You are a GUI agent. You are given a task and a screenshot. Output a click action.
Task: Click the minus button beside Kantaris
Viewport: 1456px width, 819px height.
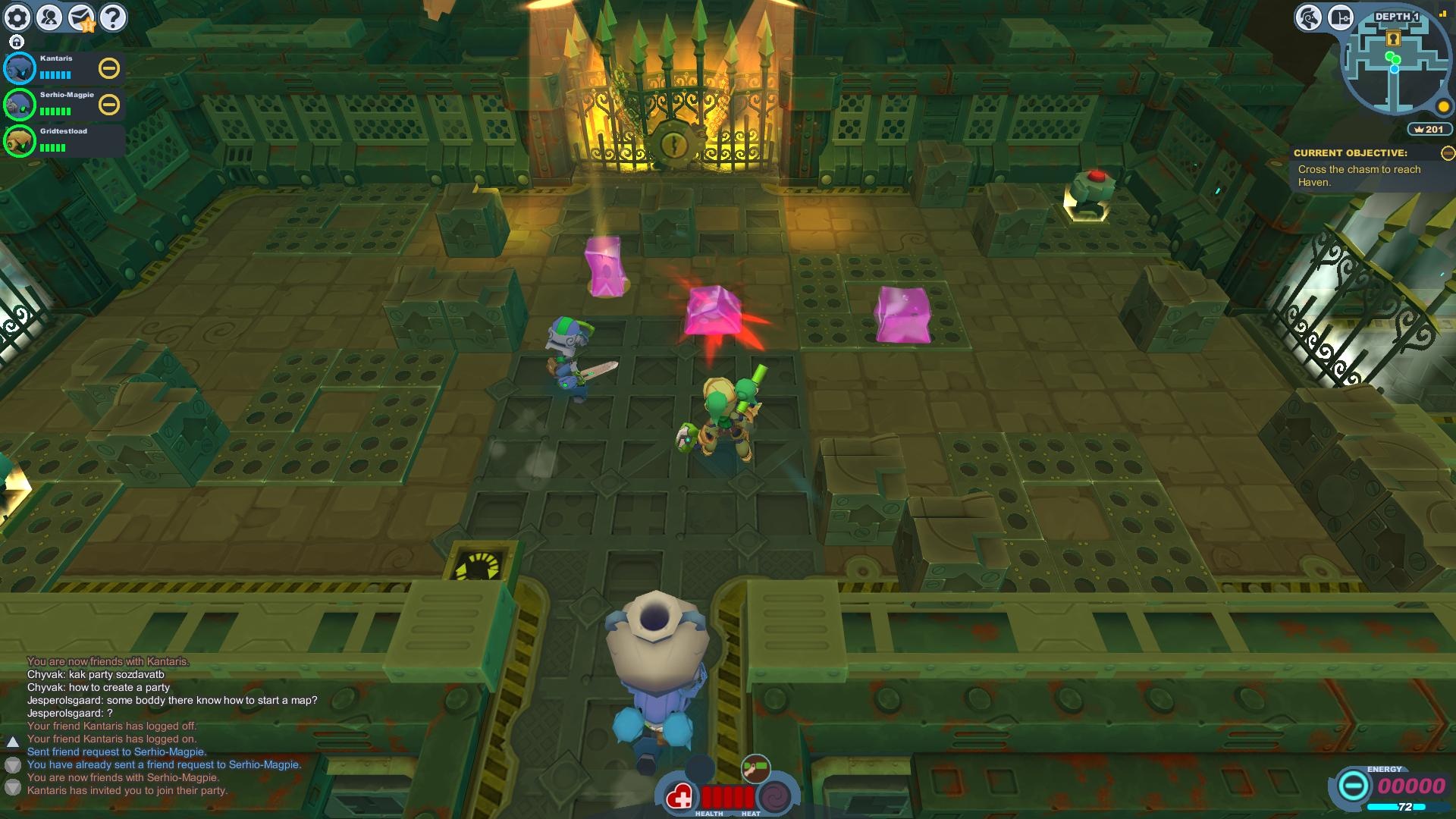pos(109,68)
